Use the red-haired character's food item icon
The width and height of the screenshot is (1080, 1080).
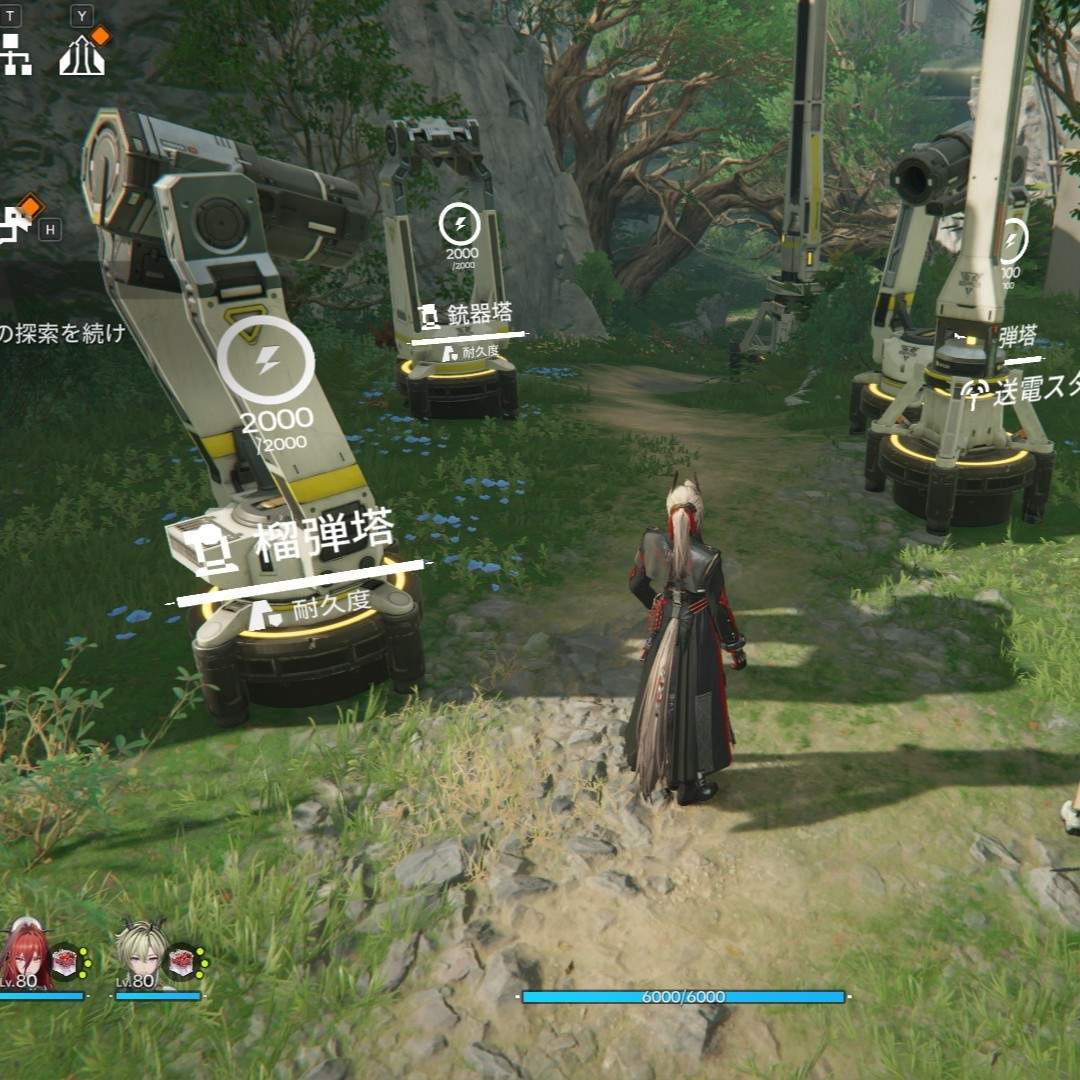[66, 962]
